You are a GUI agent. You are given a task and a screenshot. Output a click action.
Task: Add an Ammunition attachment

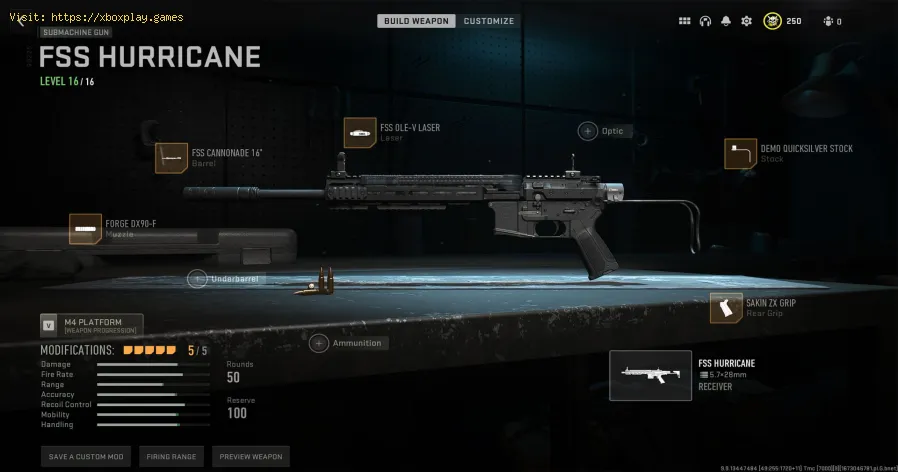pos(319,343)
